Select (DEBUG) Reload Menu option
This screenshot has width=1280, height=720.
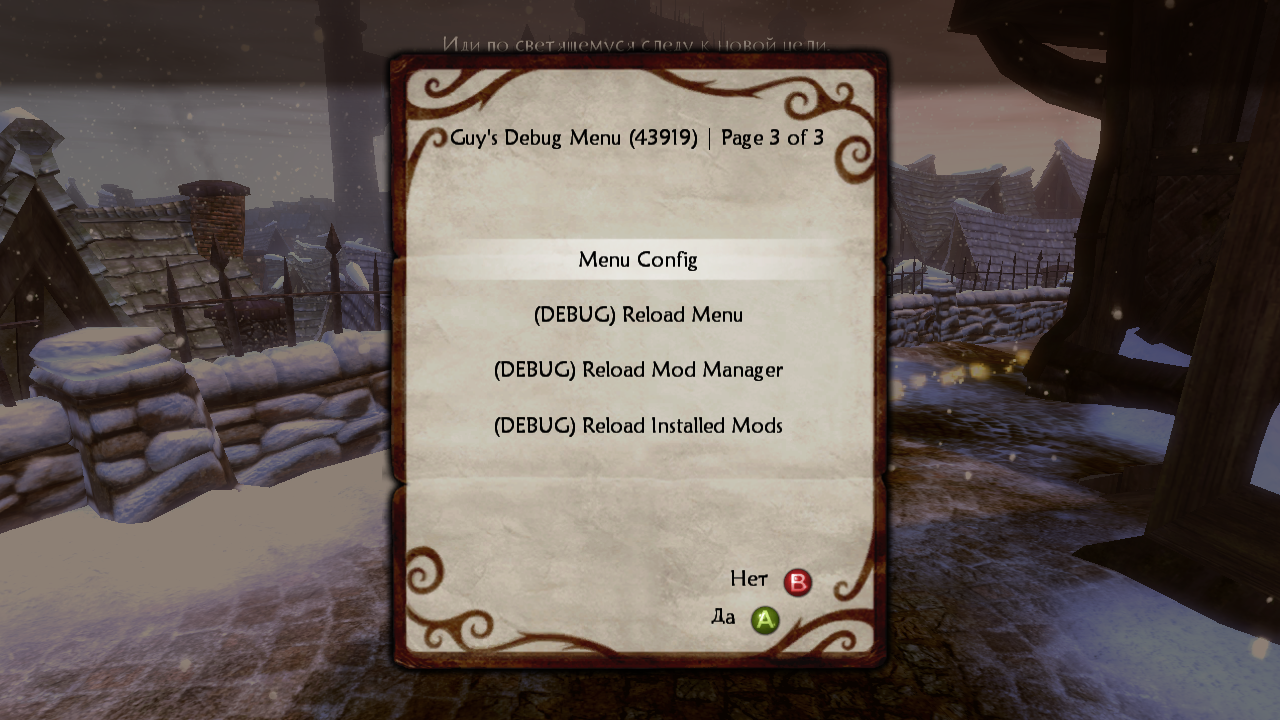(x=638, y=315)
